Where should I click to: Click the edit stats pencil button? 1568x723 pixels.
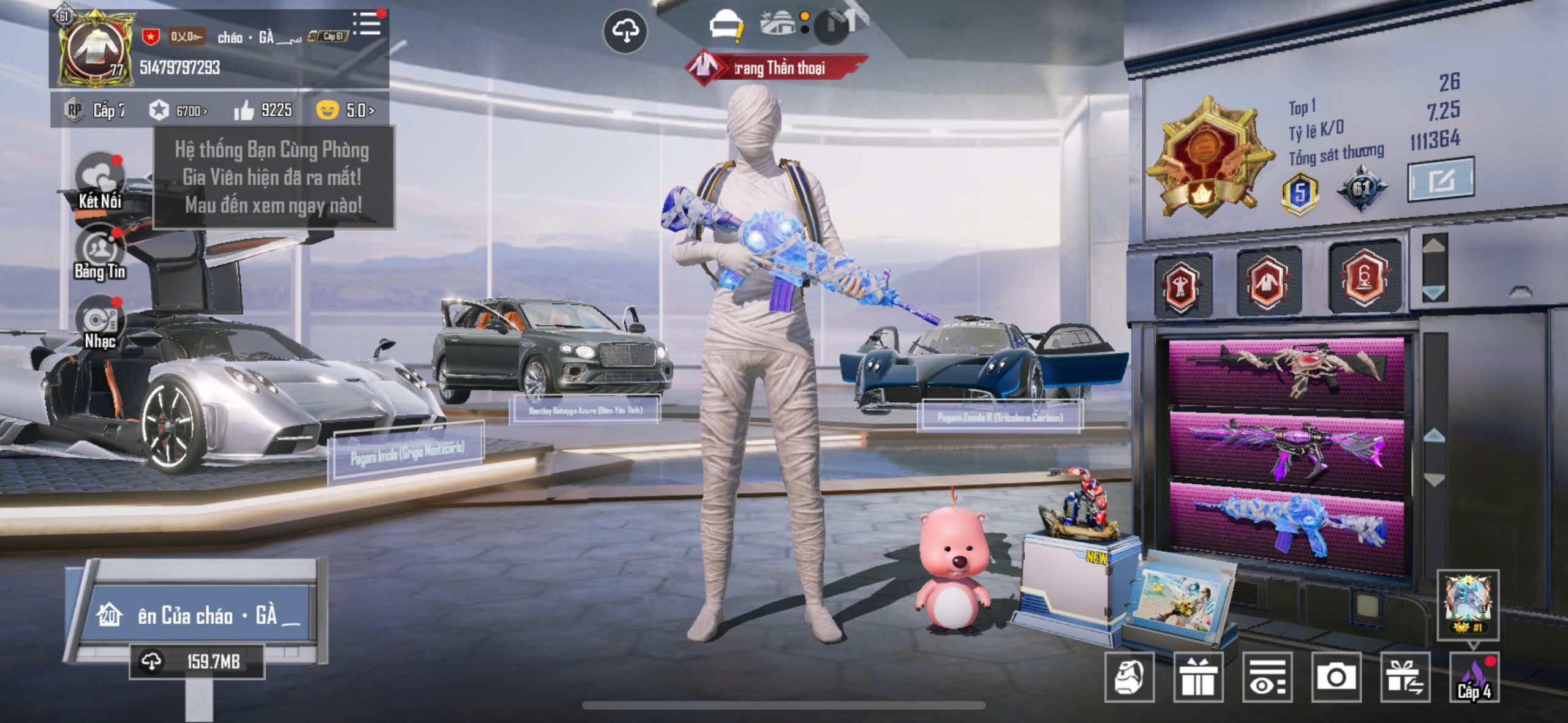tap(1440, 180)
